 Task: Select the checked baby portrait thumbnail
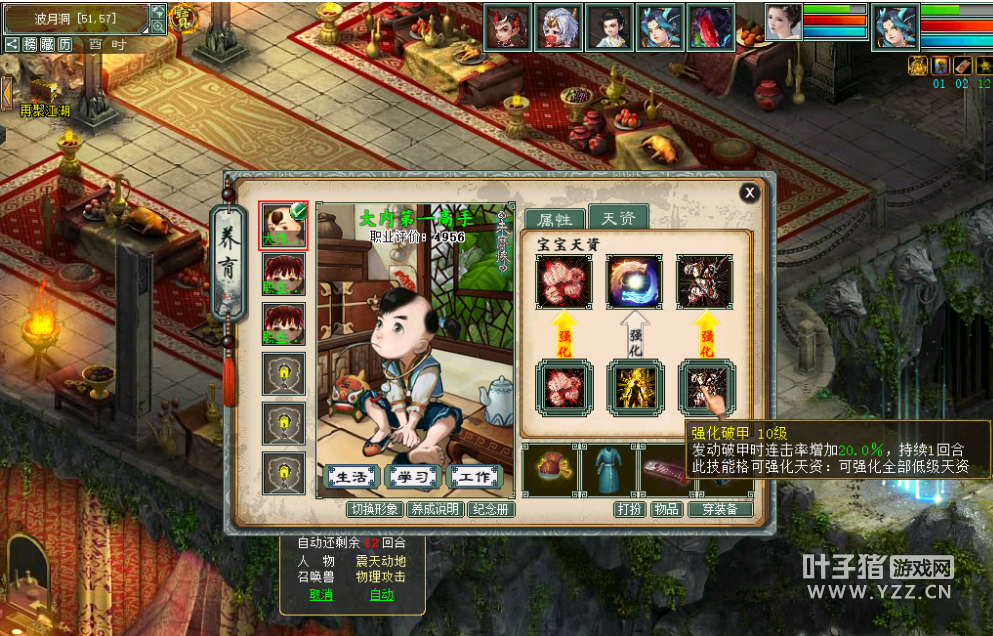(283, 225)
